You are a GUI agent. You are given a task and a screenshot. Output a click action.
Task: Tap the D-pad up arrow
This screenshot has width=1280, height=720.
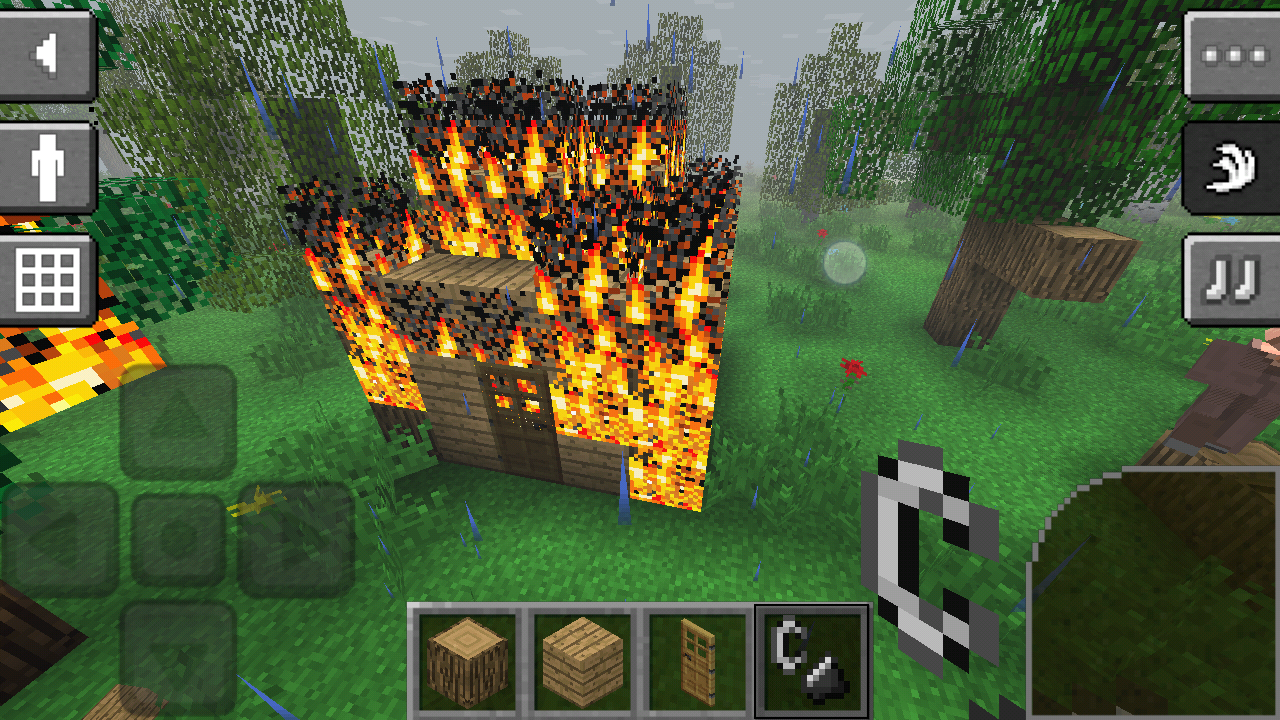point(178,421)
